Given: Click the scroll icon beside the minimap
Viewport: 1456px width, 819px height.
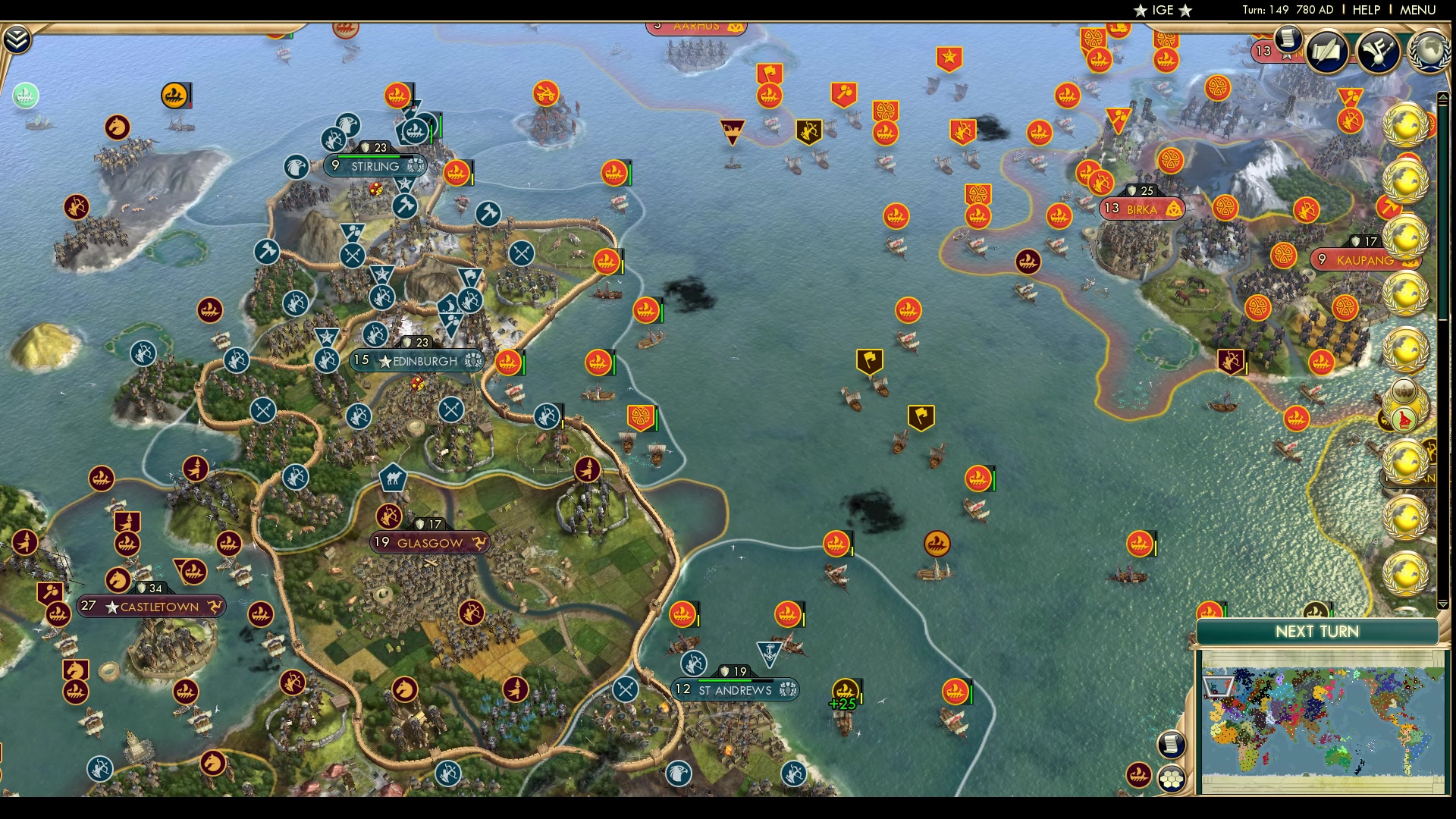Looking at the screenshot, I should pos(1172,745).
